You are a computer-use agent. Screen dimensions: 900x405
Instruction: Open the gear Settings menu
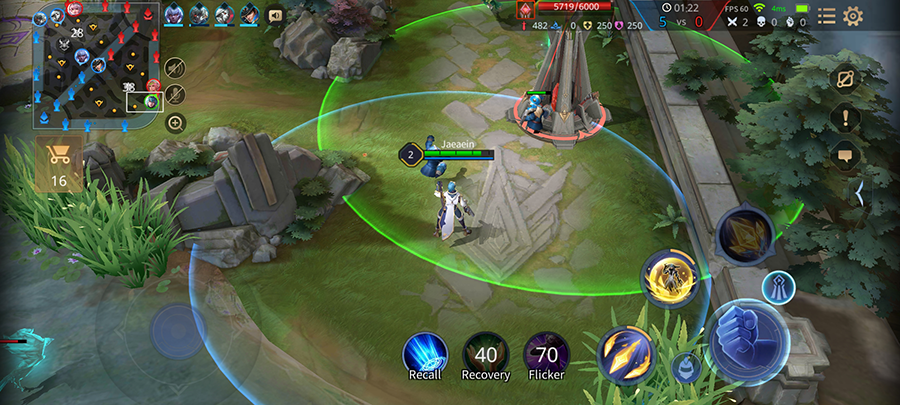coord(853,15)
